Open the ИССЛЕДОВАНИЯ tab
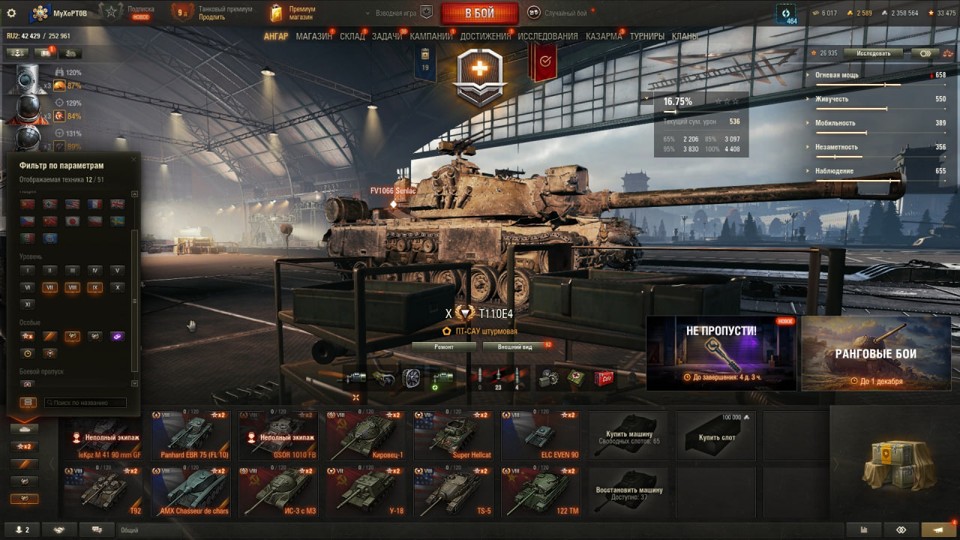Viewport: 960px width, 540px height. point(547,37)
